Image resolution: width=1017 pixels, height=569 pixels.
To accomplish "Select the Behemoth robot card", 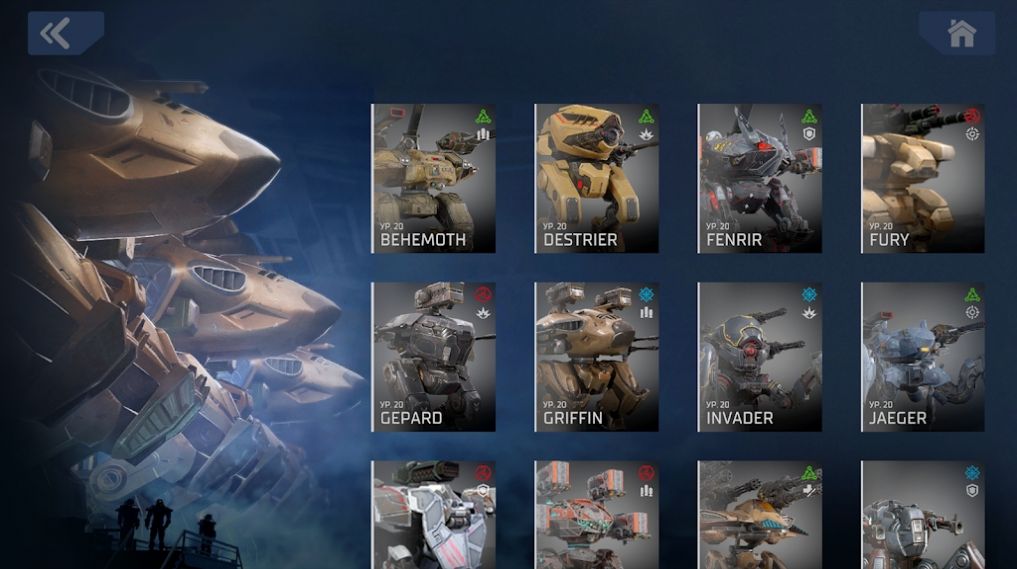I will pyautogui.click(x=433, y=178).
